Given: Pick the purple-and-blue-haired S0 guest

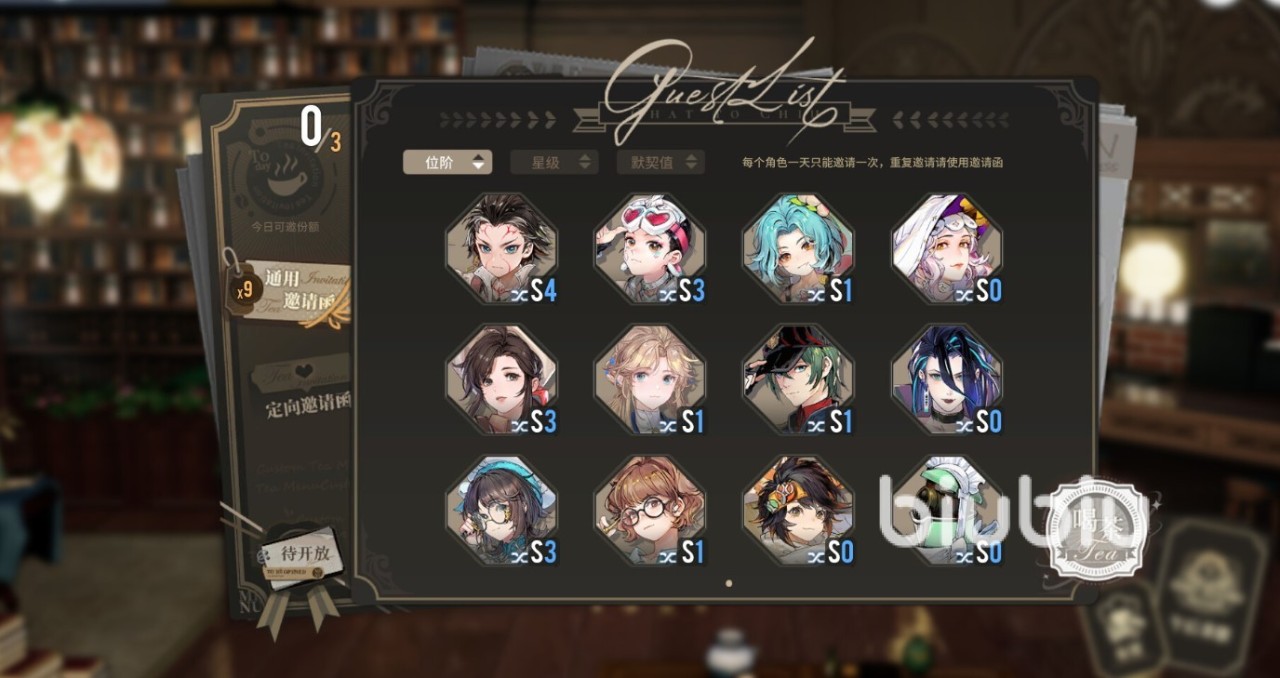Looking at the screenshot, I should click(946, 379).
